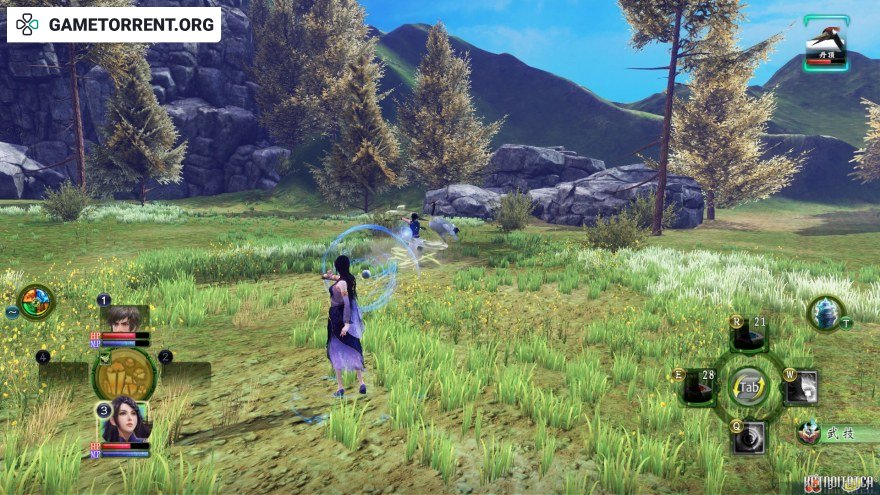Use the item slot showing 21
This screenshot has height=495, width=880.
(x=748, y=335)
